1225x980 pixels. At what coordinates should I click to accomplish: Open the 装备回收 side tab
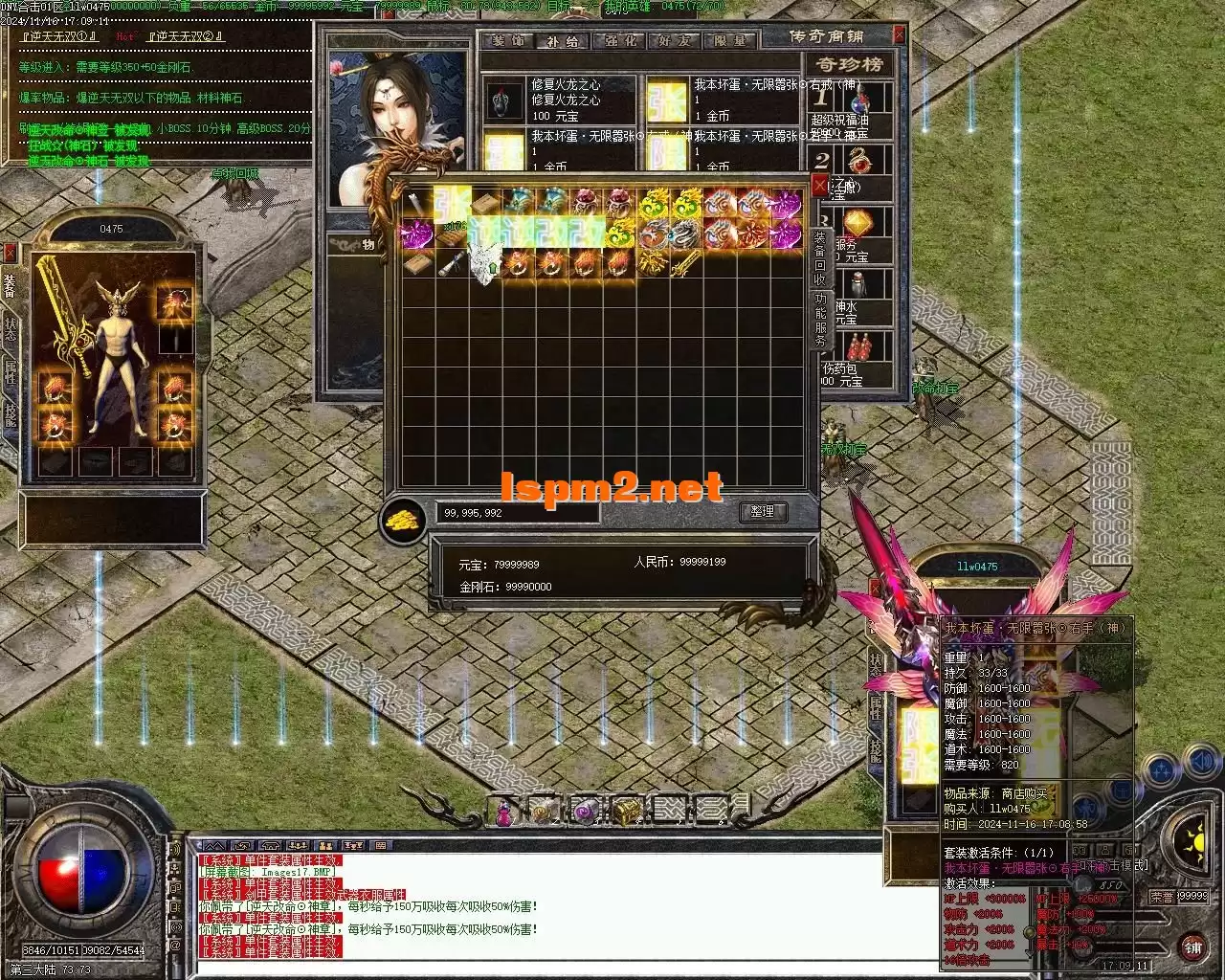[x=820, y=257]
